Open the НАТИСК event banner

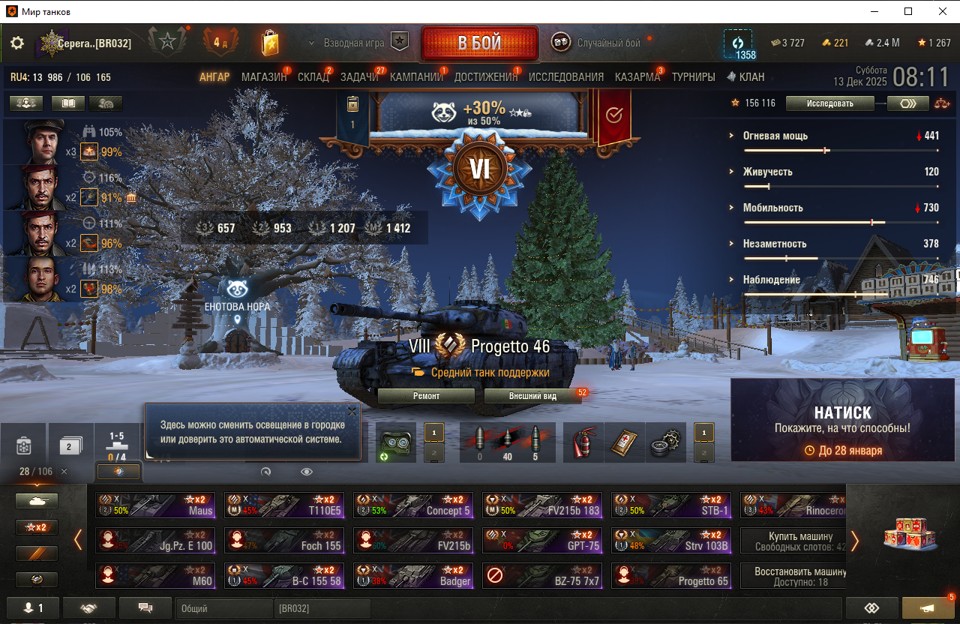tap(842, 420)
